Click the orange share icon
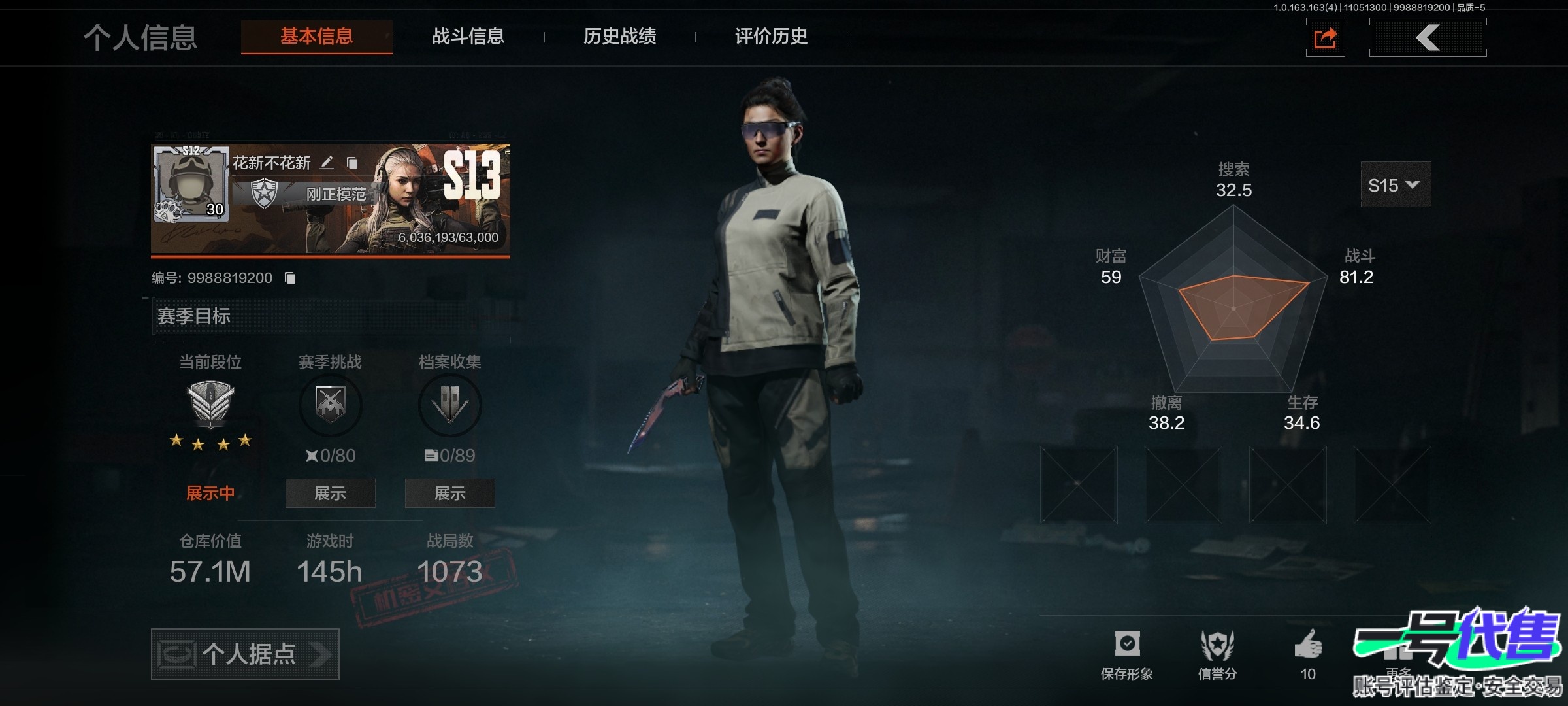 click(1325, 38)
